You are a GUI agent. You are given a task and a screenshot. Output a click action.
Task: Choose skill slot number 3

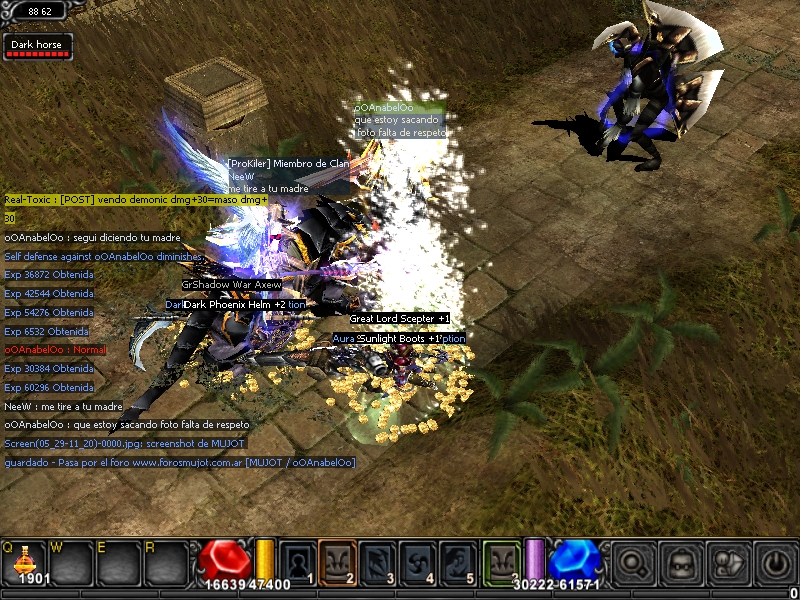(x=378, y=562)
